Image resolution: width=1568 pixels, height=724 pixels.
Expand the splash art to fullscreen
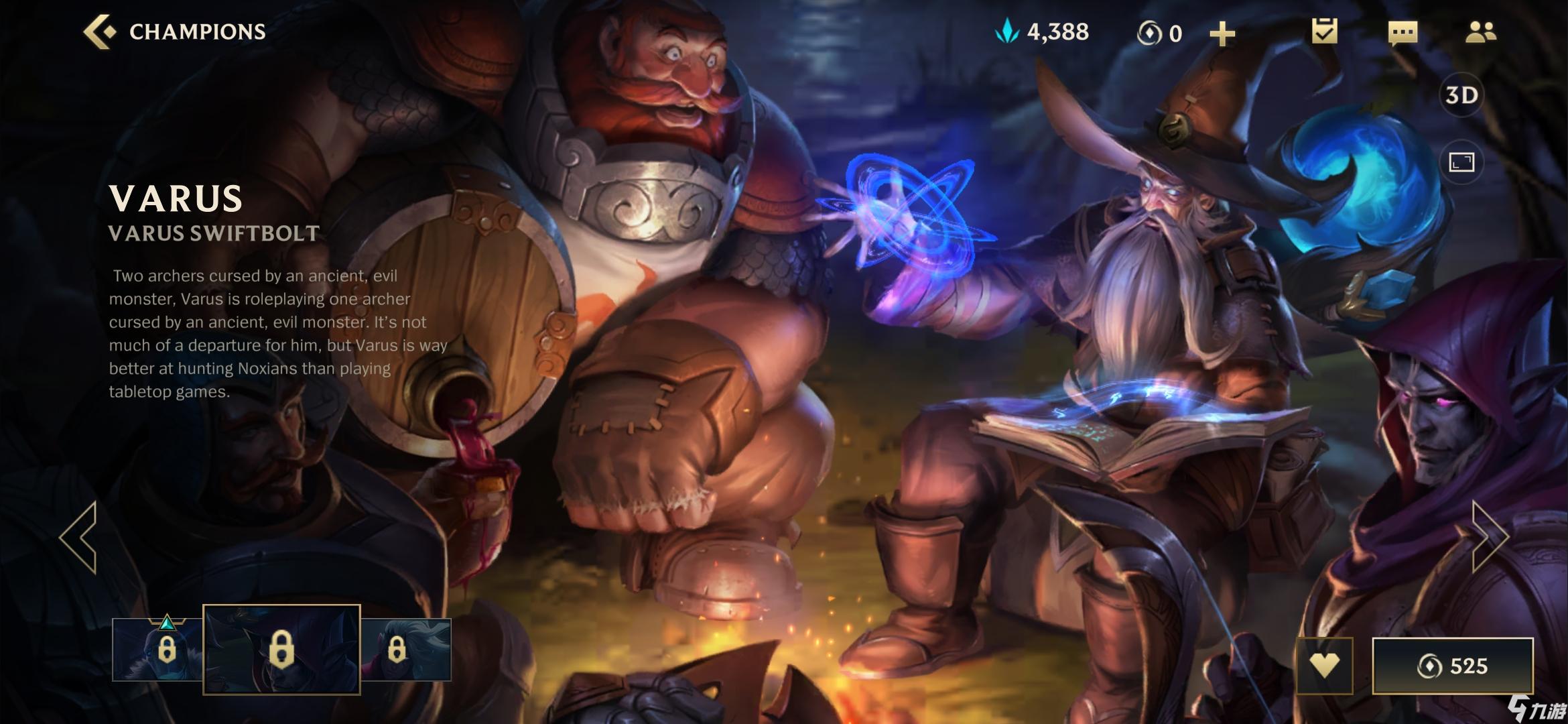point(1461,162)
